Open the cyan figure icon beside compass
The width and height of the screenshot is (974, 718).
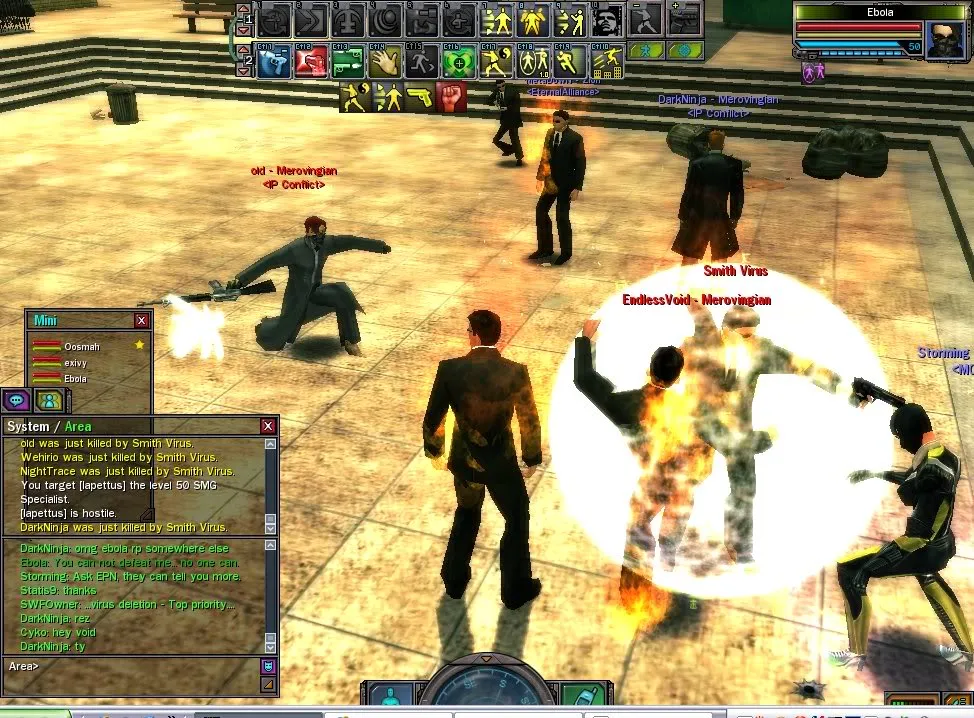point(391,696)
